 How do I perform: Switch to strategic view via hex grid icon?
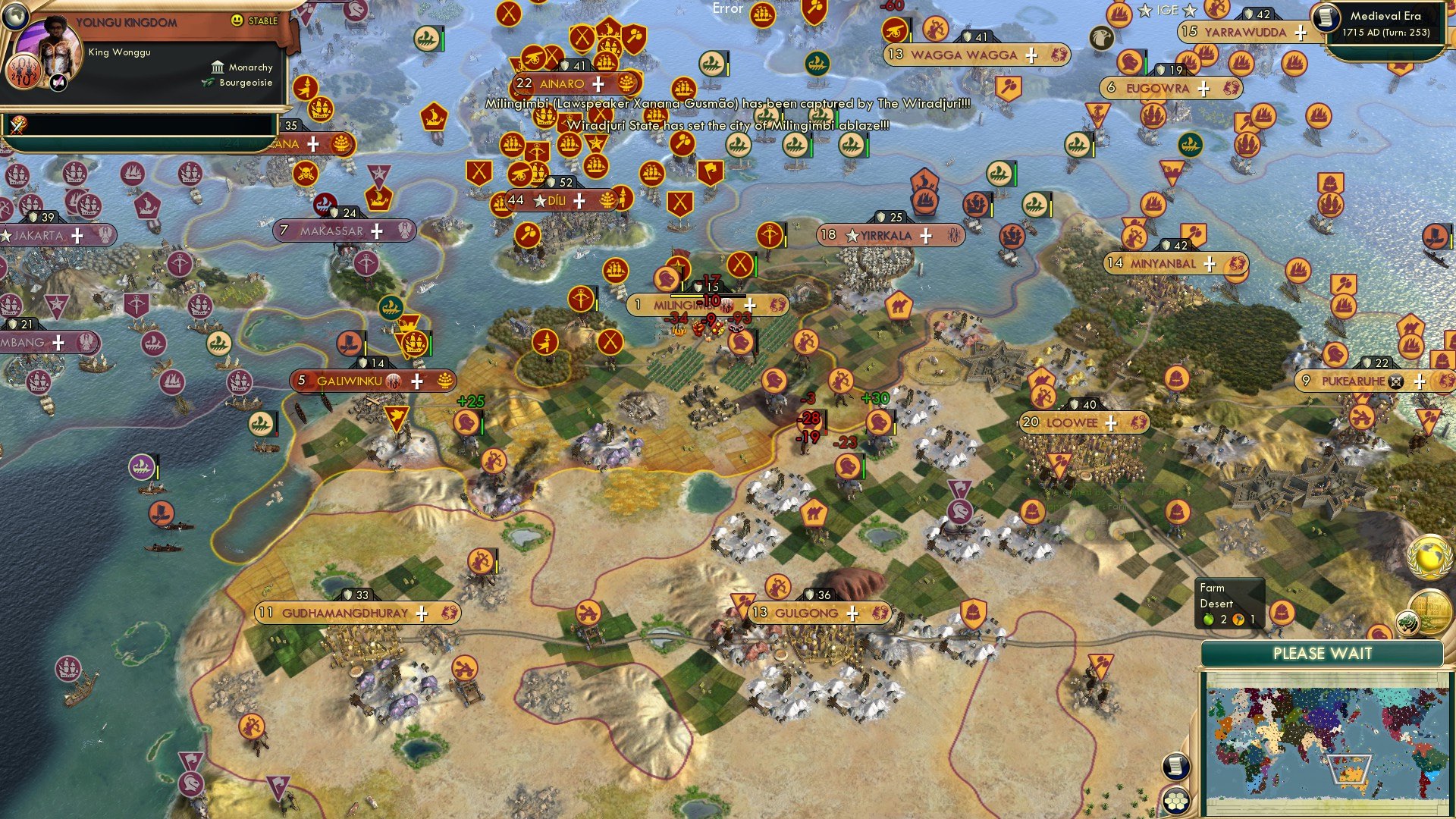(x=1178, y=802)
